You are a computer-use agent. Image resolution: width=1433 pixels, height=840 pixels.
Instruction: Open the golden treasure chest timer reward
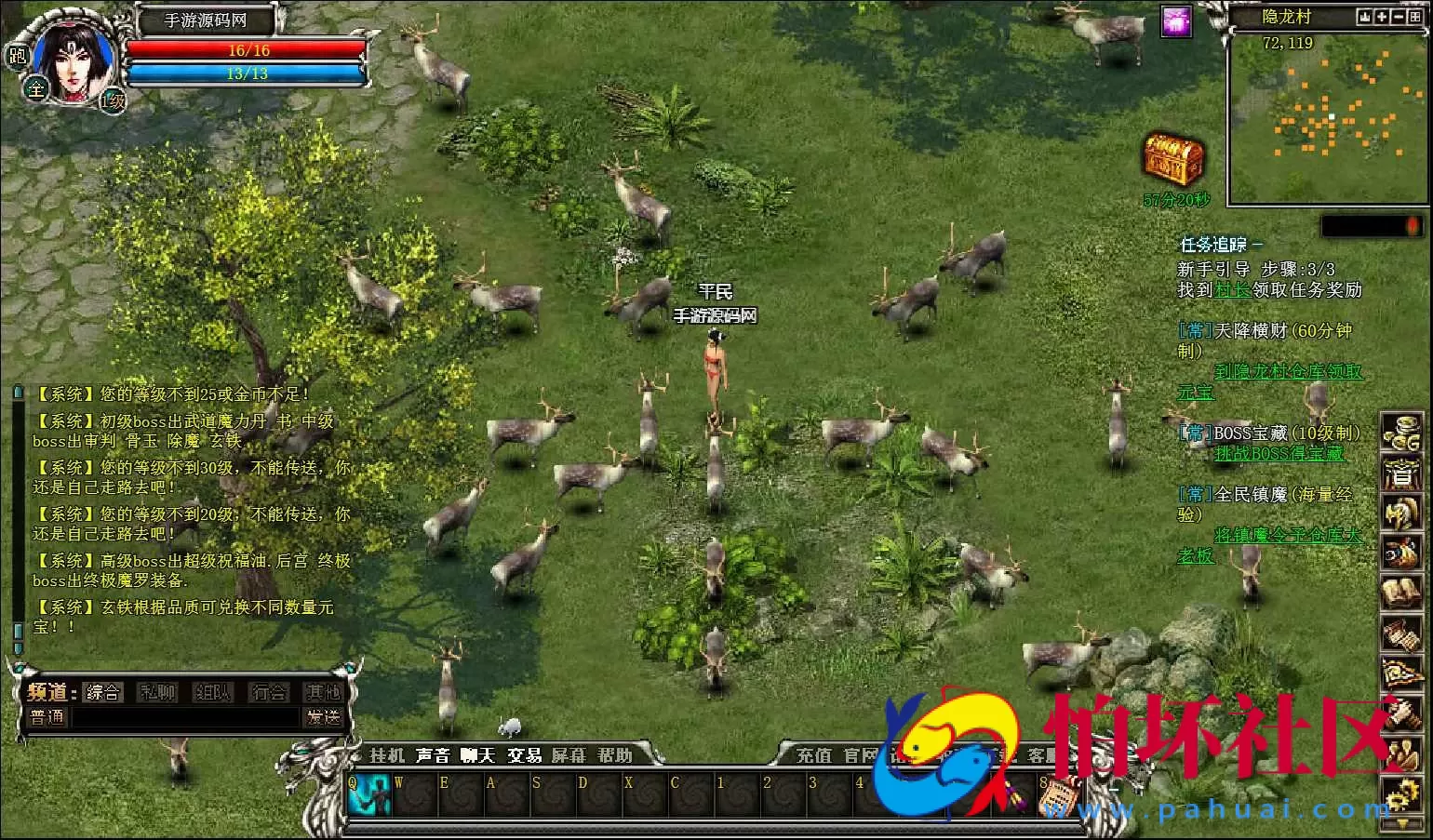pos(1174,158)
